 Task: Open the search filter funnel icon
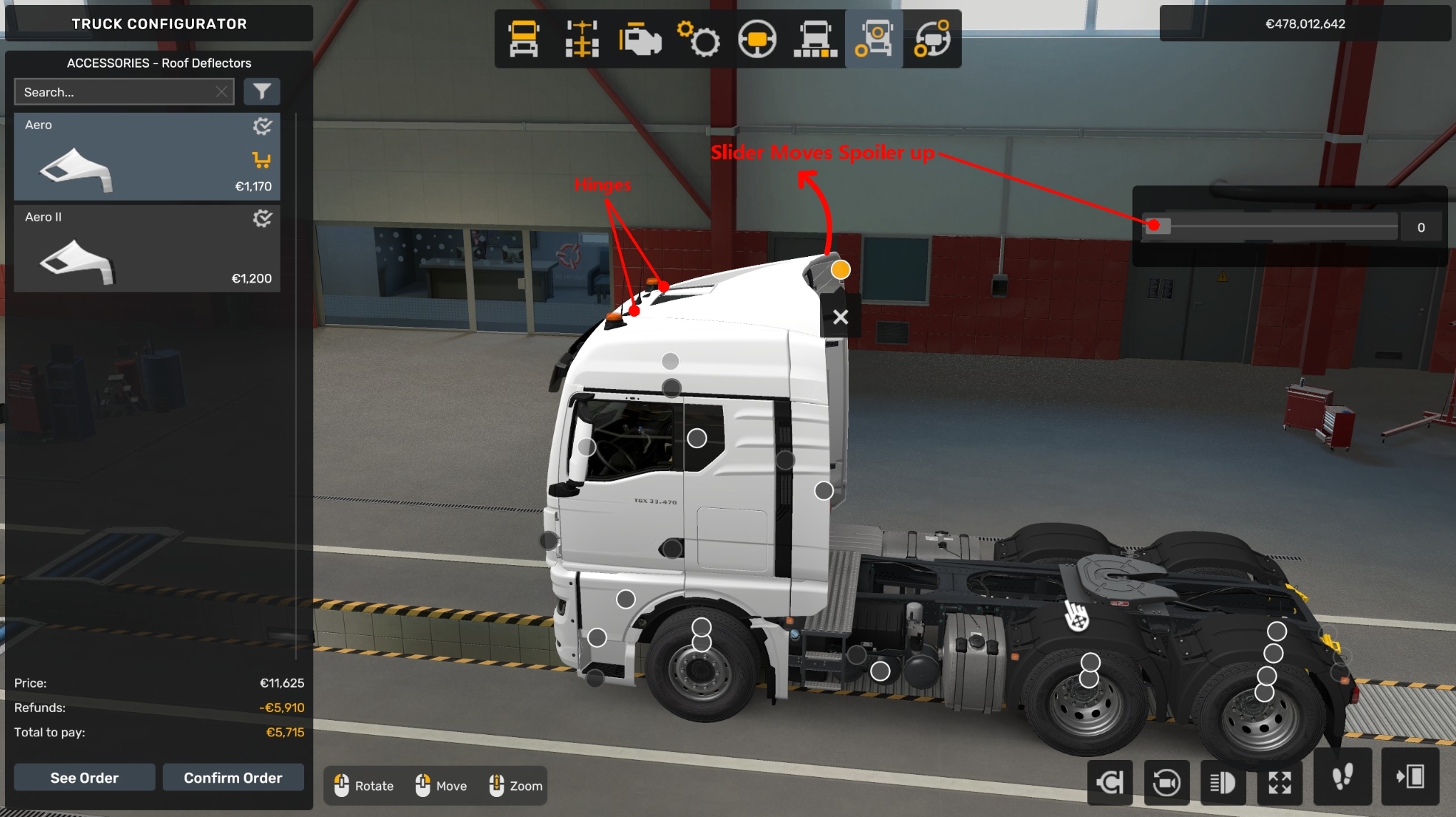[262, 91]
